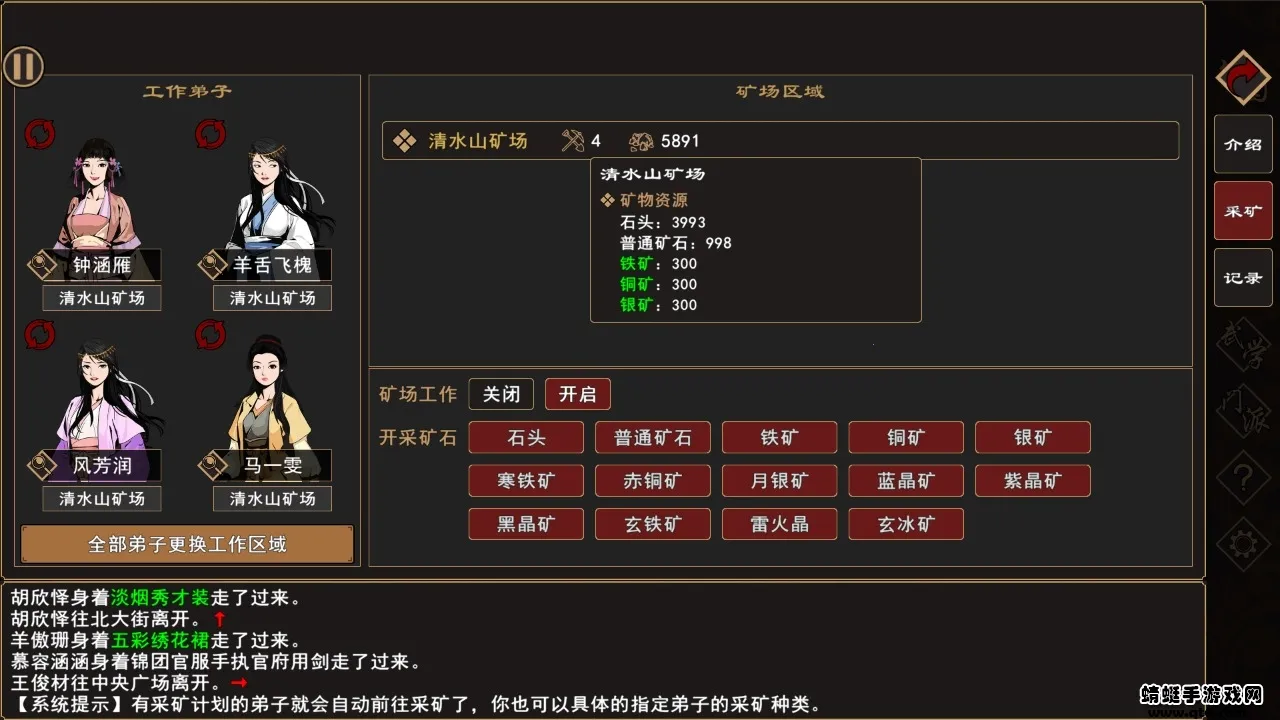Select 铁矿 as the mining target
1280x720 pixels.
[779, 437]
